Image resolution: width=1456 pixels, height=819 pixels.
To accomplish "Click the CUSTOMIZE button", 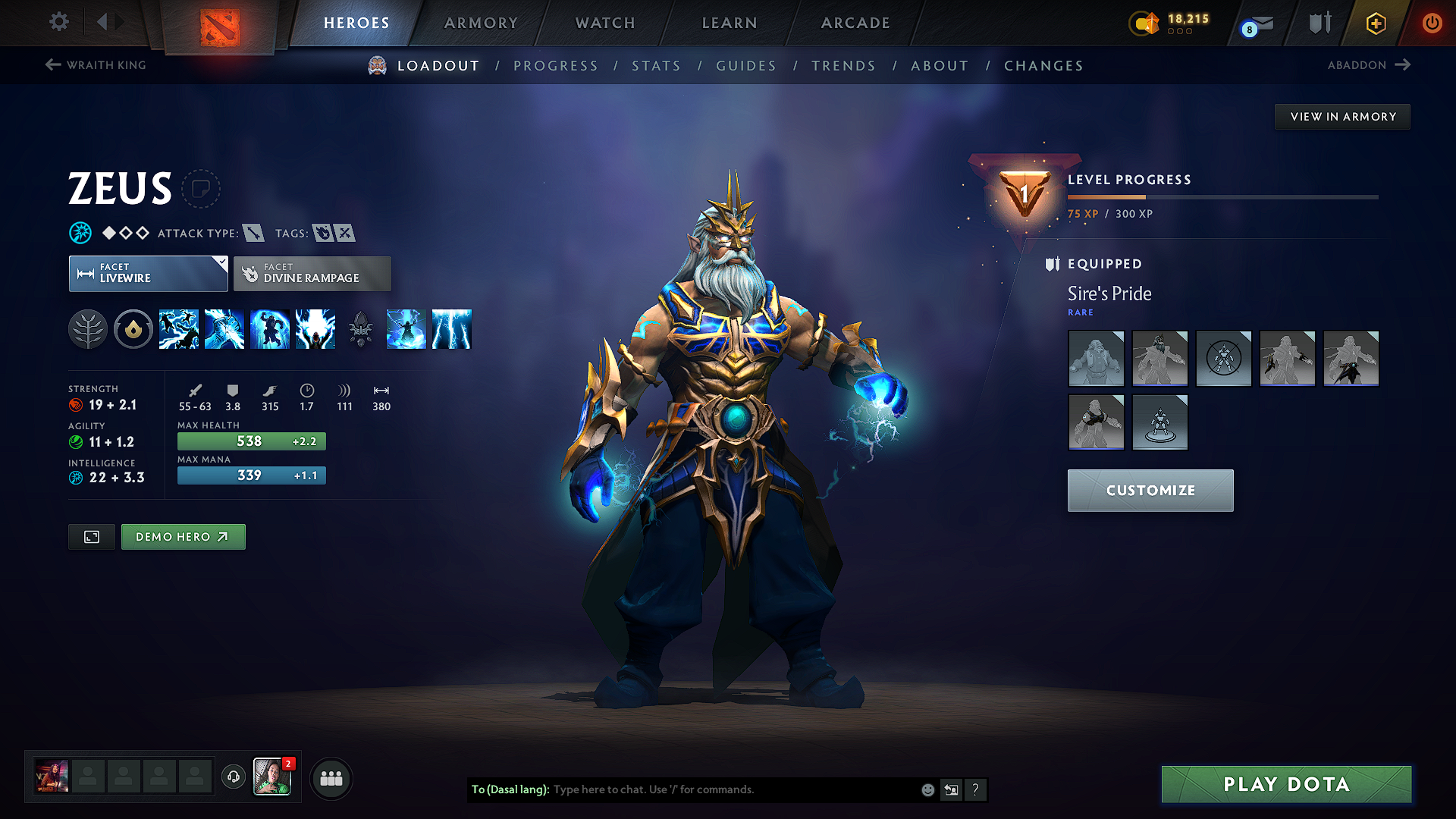I will pos(1150,491).
